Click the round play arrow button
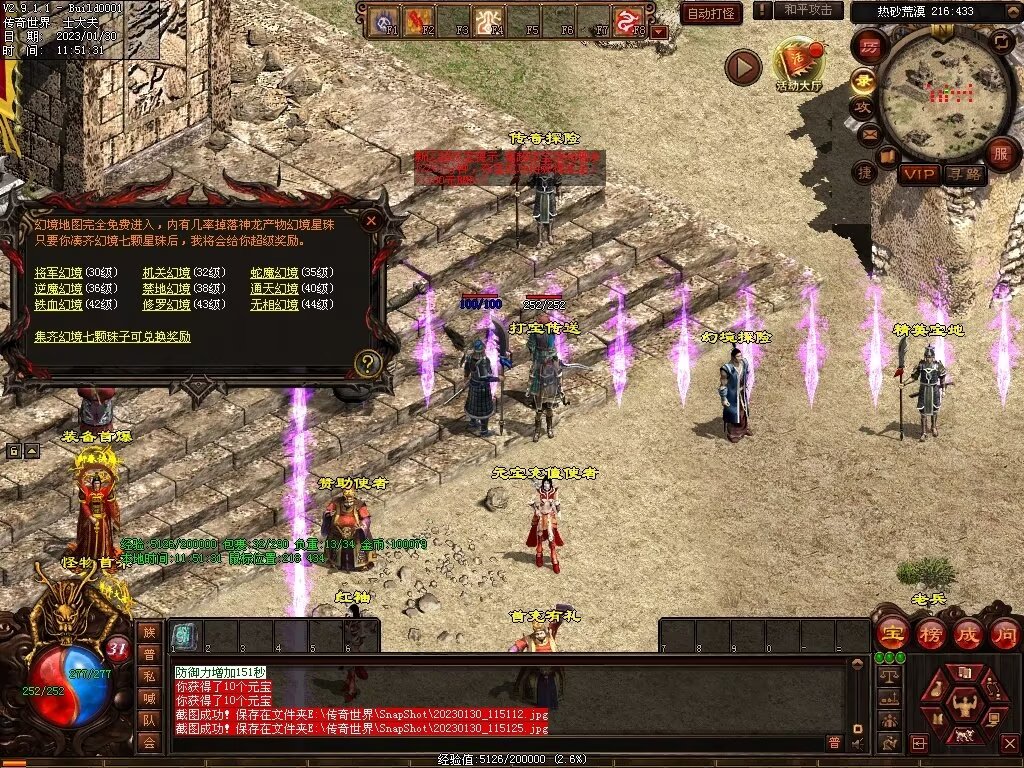The image size is (1024, 768). pos(743,67)
